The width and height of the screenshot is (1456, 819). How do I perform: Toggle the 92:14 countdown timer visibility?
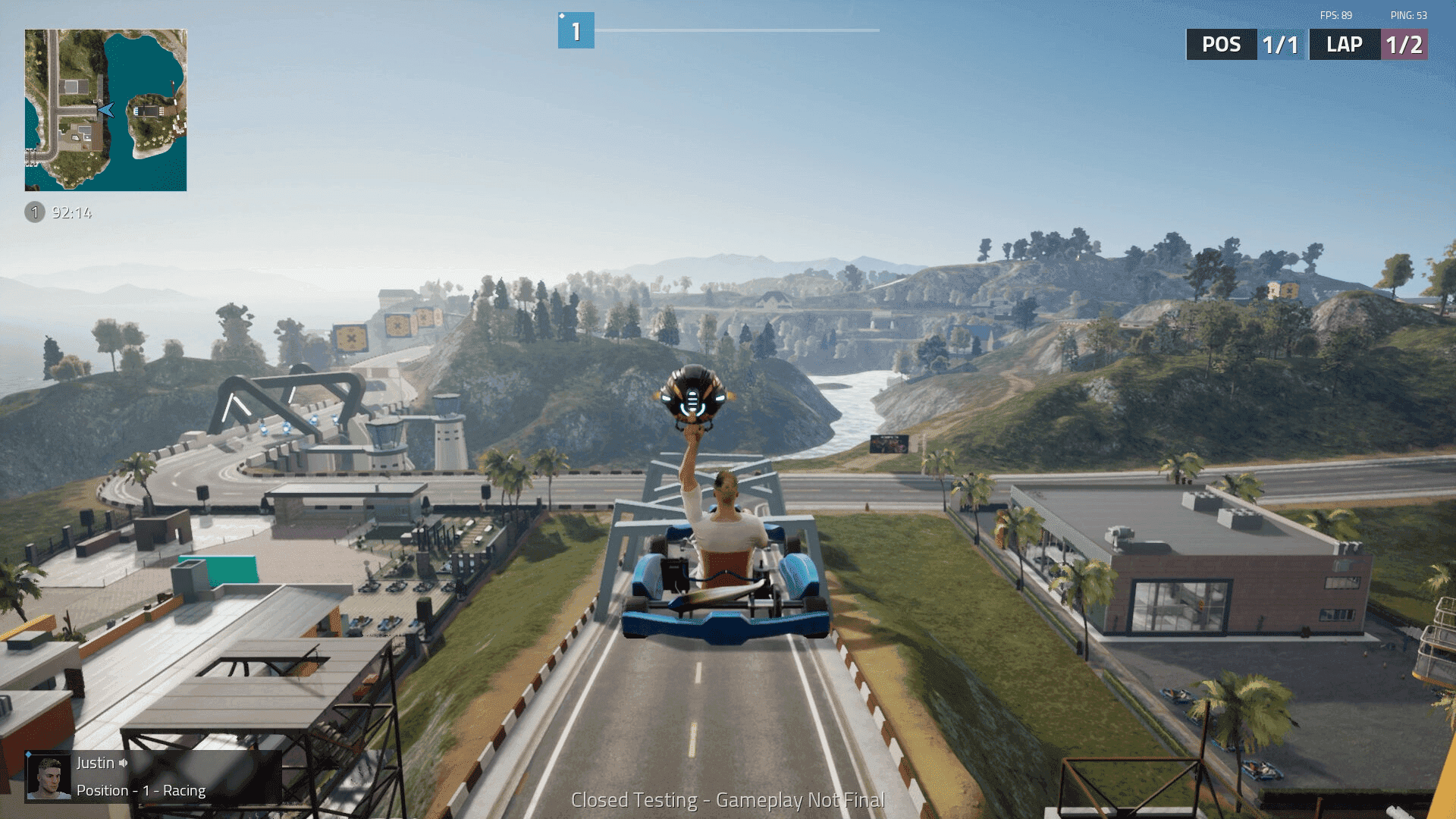point(72,213)
